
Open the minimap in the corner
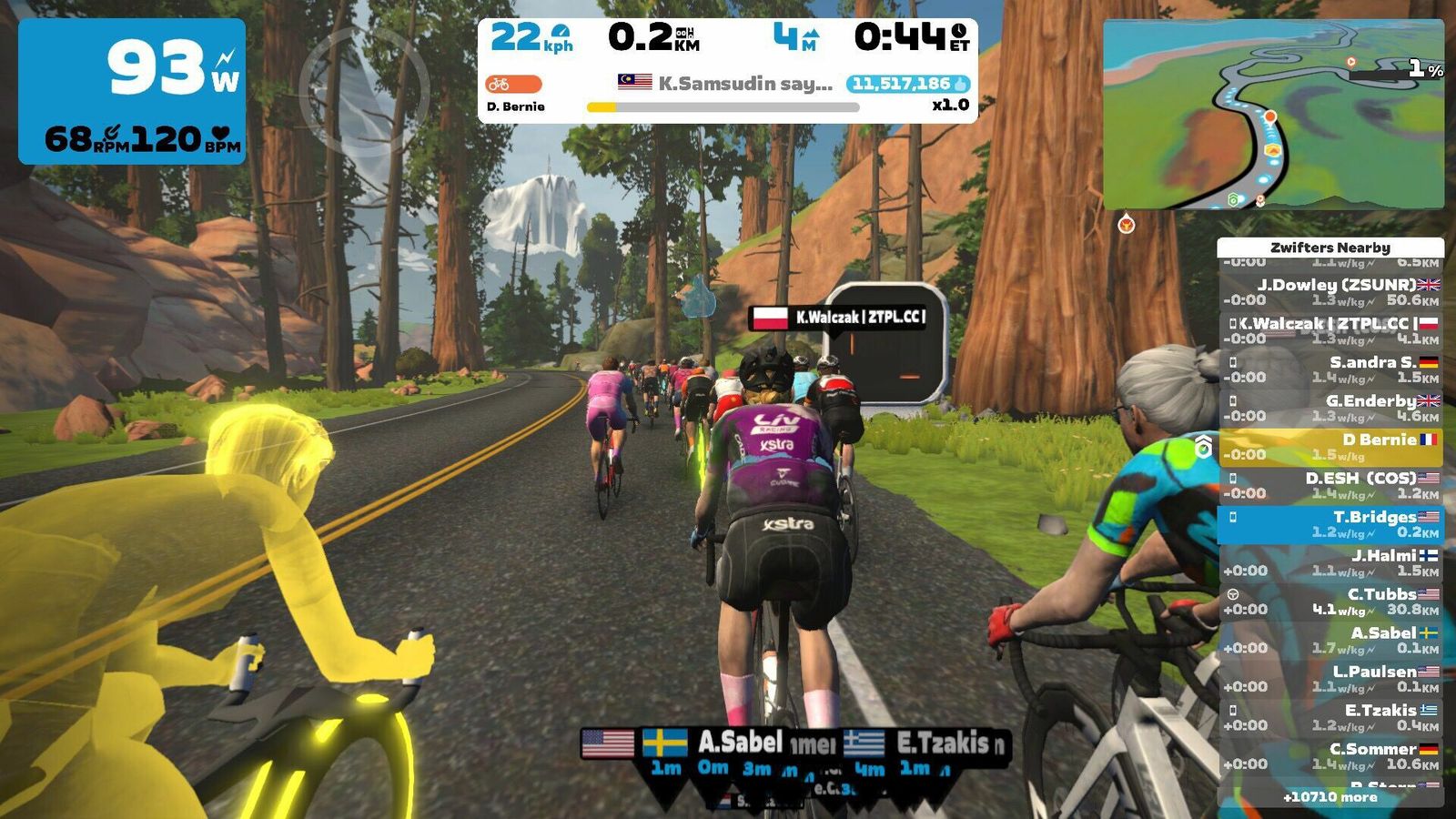coord(1272,115)
